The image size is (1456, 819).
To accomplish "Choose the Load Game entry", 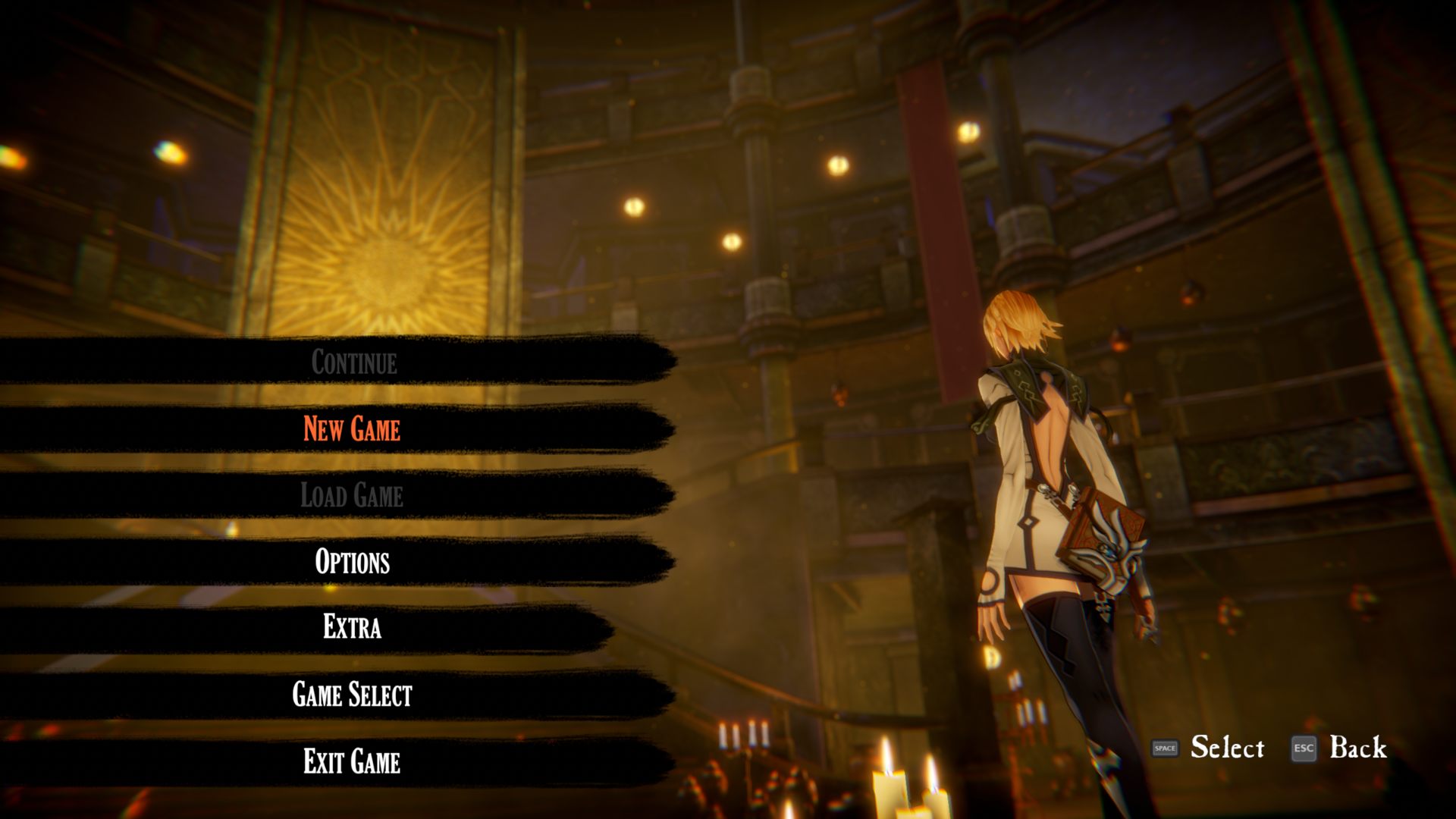I will point(352,495).
